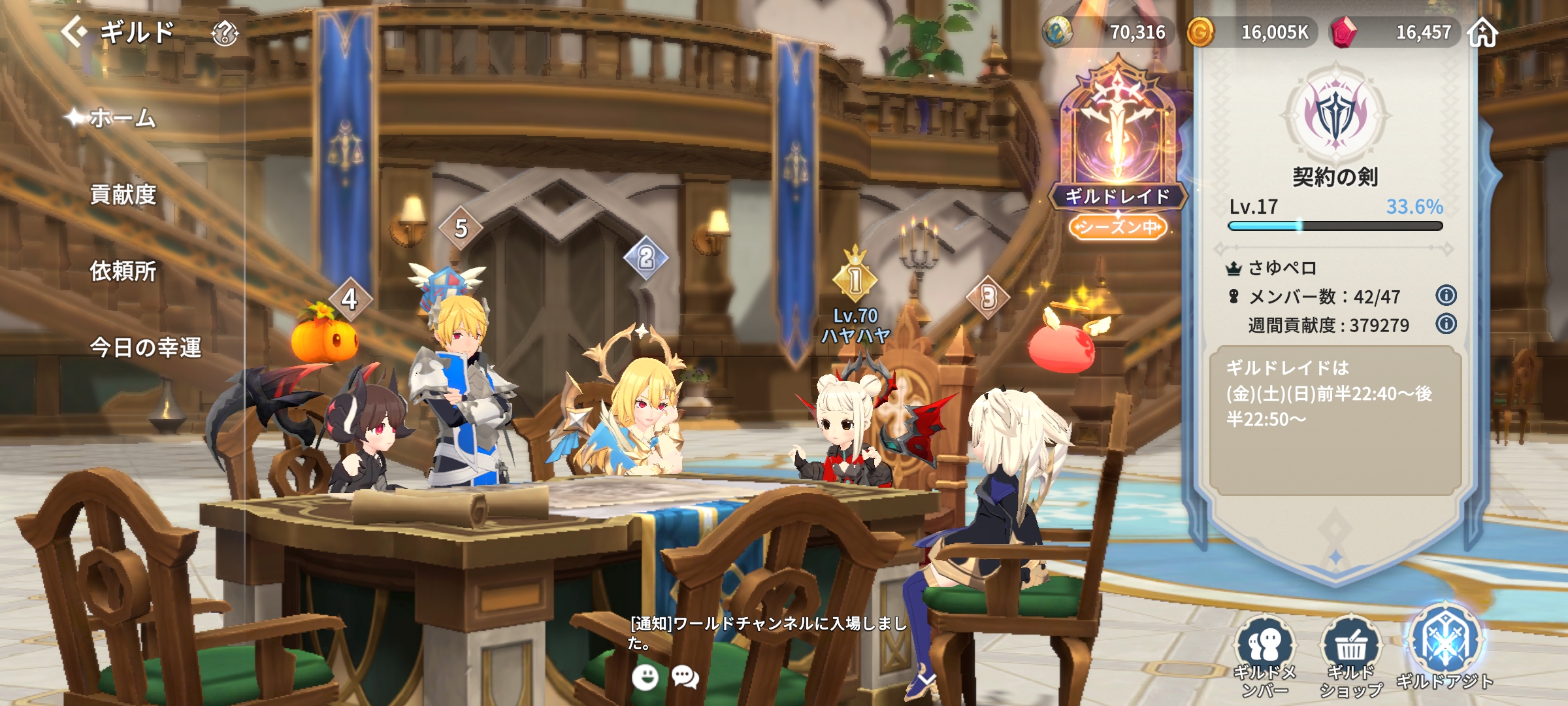The height and width of the screenshot is (706, 1568).
Task: Go back using the arrow beside ギルド
Action: pyautogui.click(x=75, y=31)
